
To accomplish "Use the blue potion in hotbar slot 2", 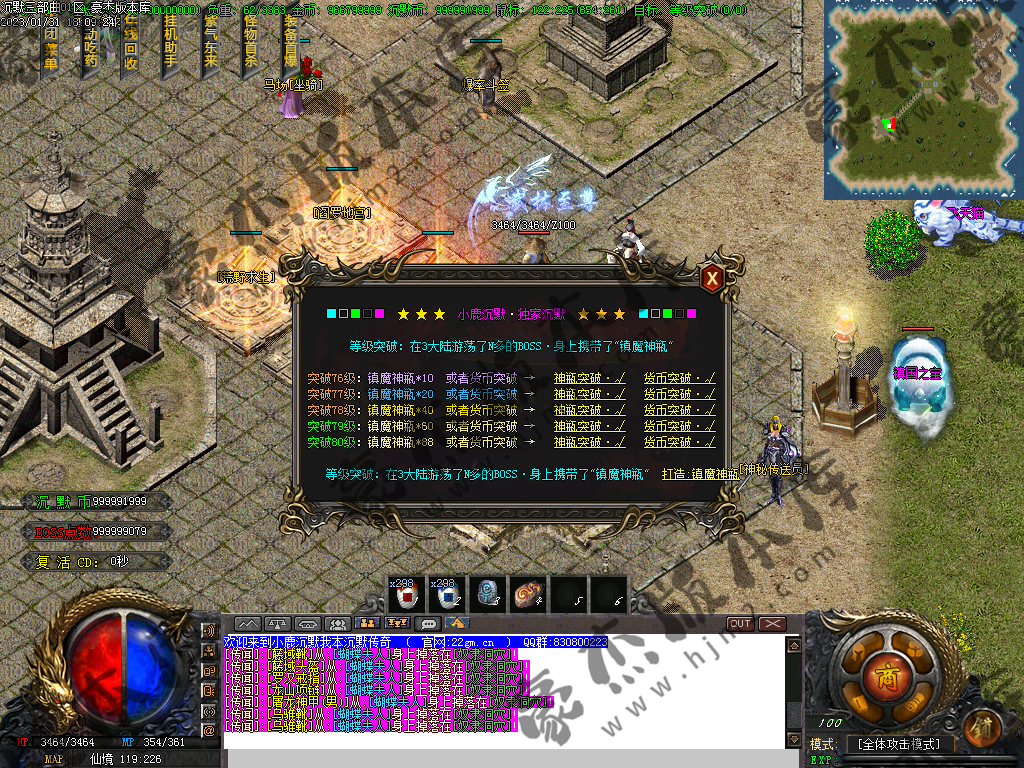I will (447, 595).
